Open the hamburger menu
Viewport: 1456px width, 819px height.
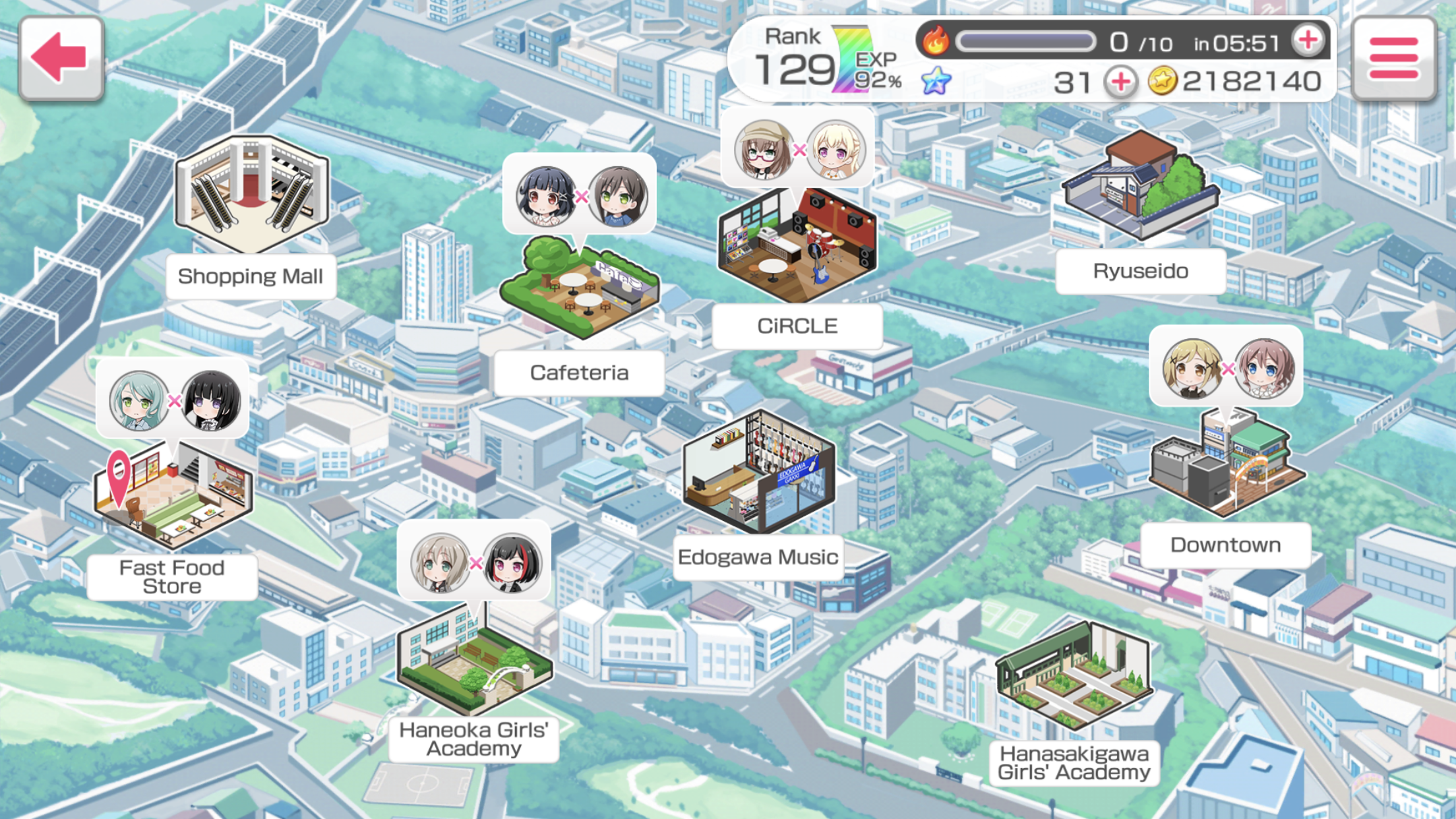(x=1393, y=58)
